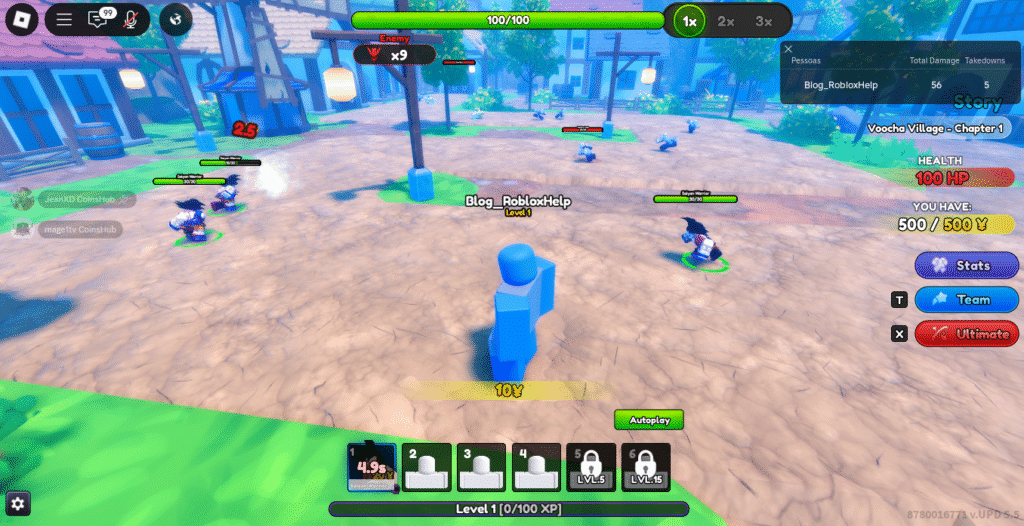Image resolution: width=1024 pixels, height=526 pixels.
Task: Set game speed to 2x
Action: 726,20
